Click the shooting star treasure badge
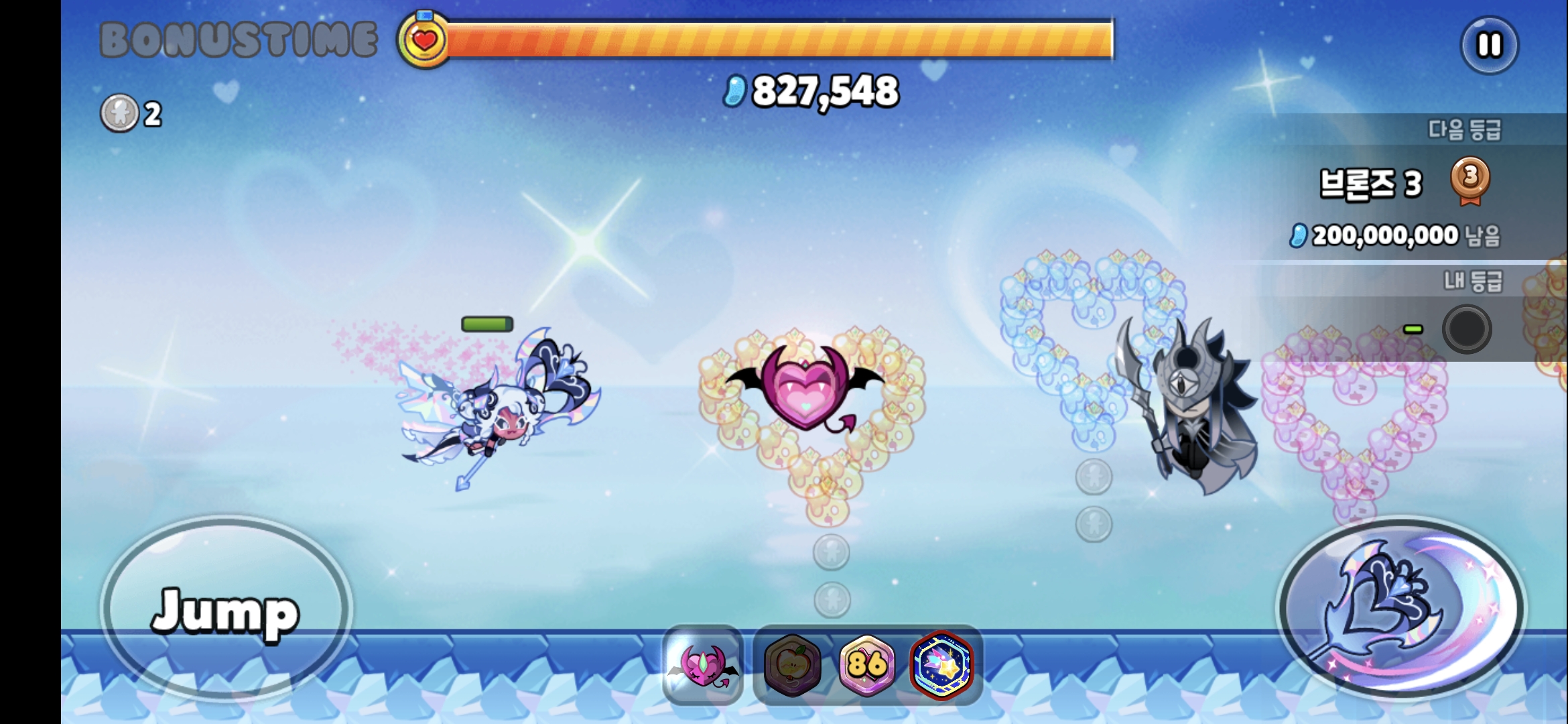The height and width of the screenshot is (724, 1568). (x=941, y=664)
